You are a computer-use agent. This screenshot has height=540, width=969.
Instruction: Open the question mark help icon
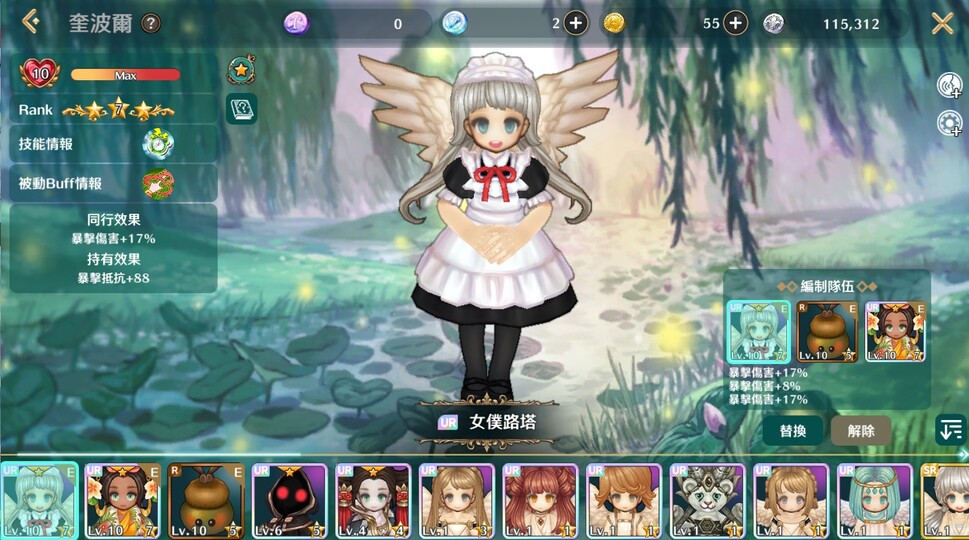151,23
